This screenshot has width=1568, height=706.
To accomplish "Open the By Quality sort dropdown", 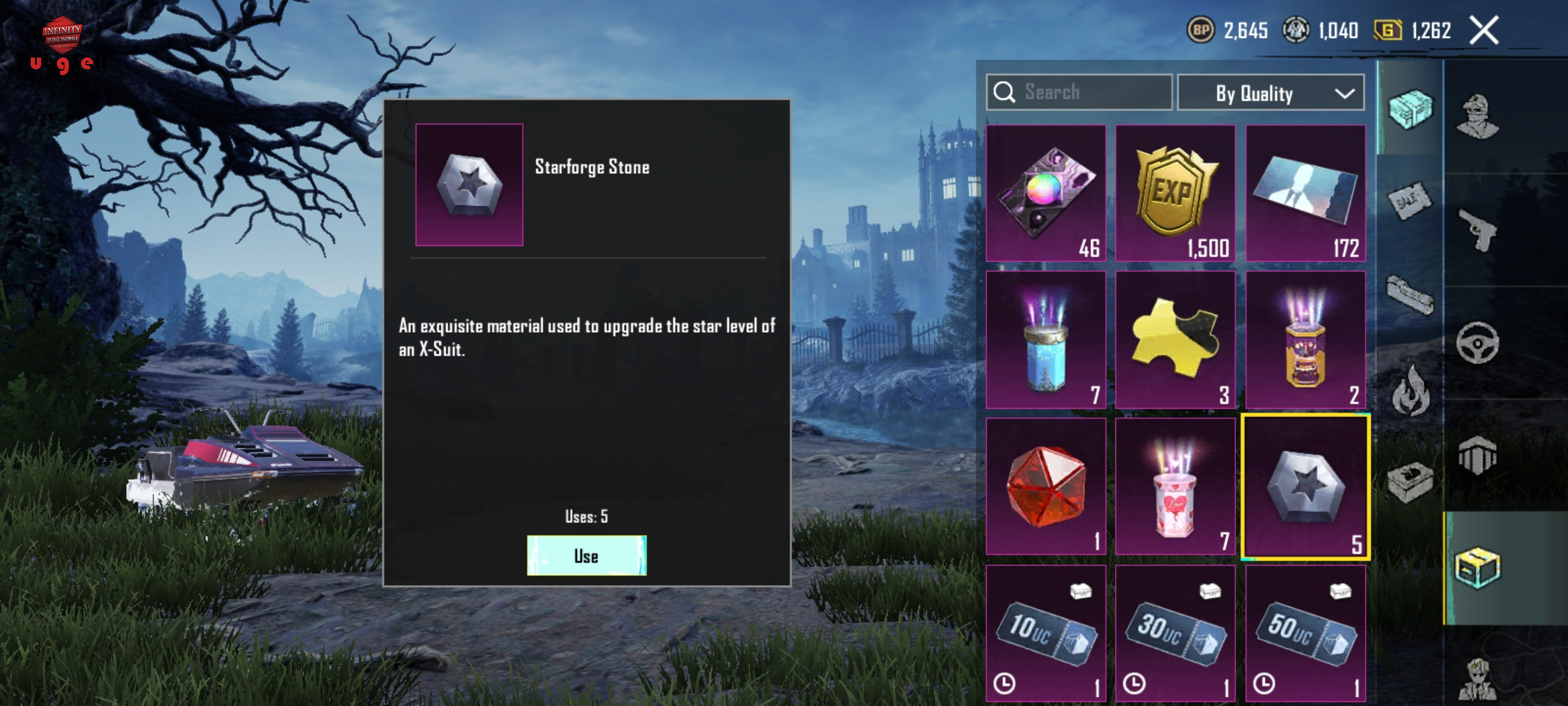I will (1270, 93).
